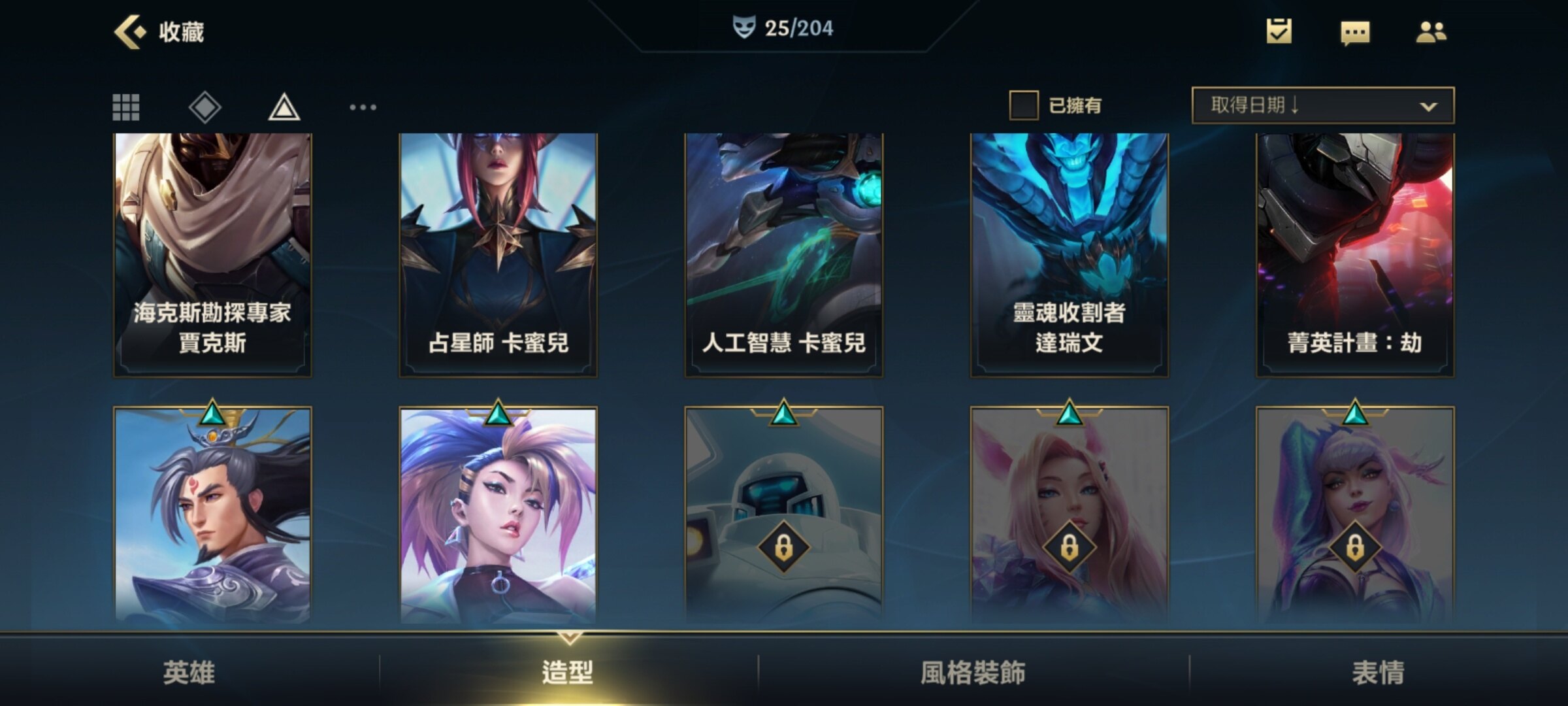Switch to the 造型 tab
This screenshot has height=706, width=1568.
(x=568, y=672)
